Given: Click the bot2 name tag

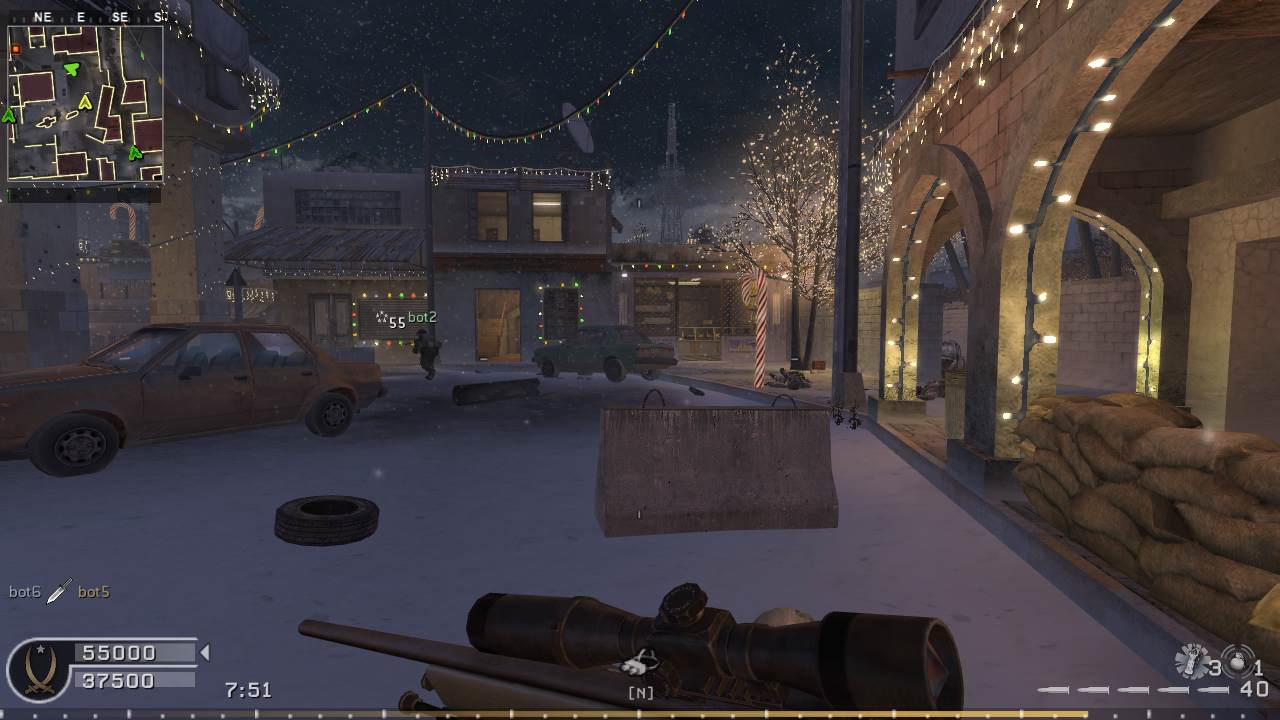Looking at the screenshot, I should click(422, 318).
